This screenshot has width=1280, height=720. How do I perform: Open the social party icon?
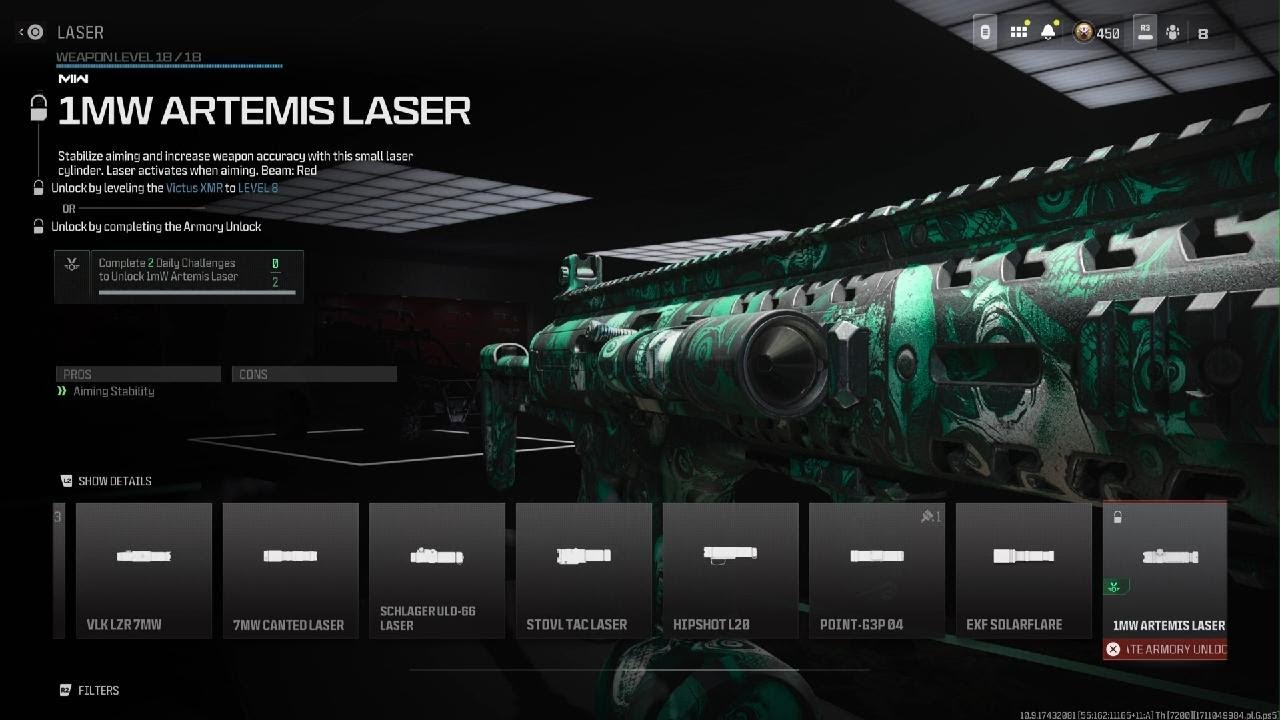click(1173, 33)
